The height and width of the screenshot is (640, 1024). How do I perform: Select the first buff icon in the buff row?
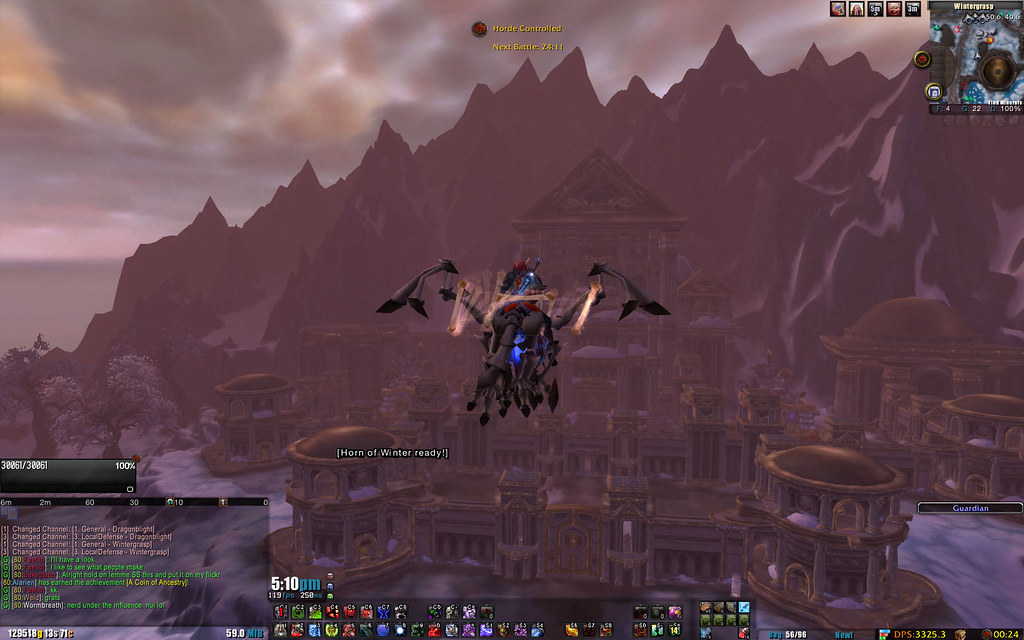838,9
